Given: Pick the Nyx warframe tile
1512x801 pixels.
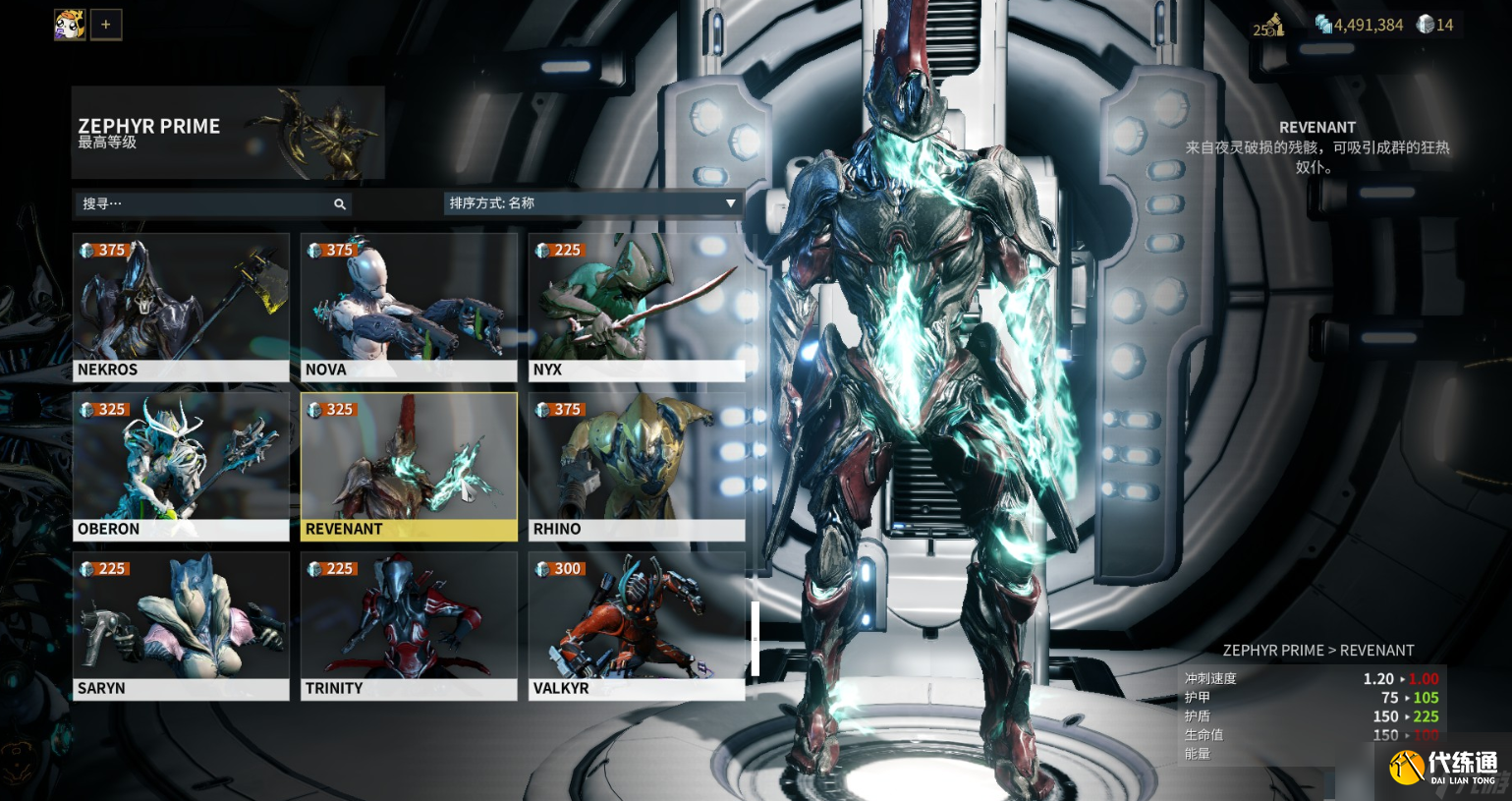Looking at the screenshot, I should coord(636,307).
